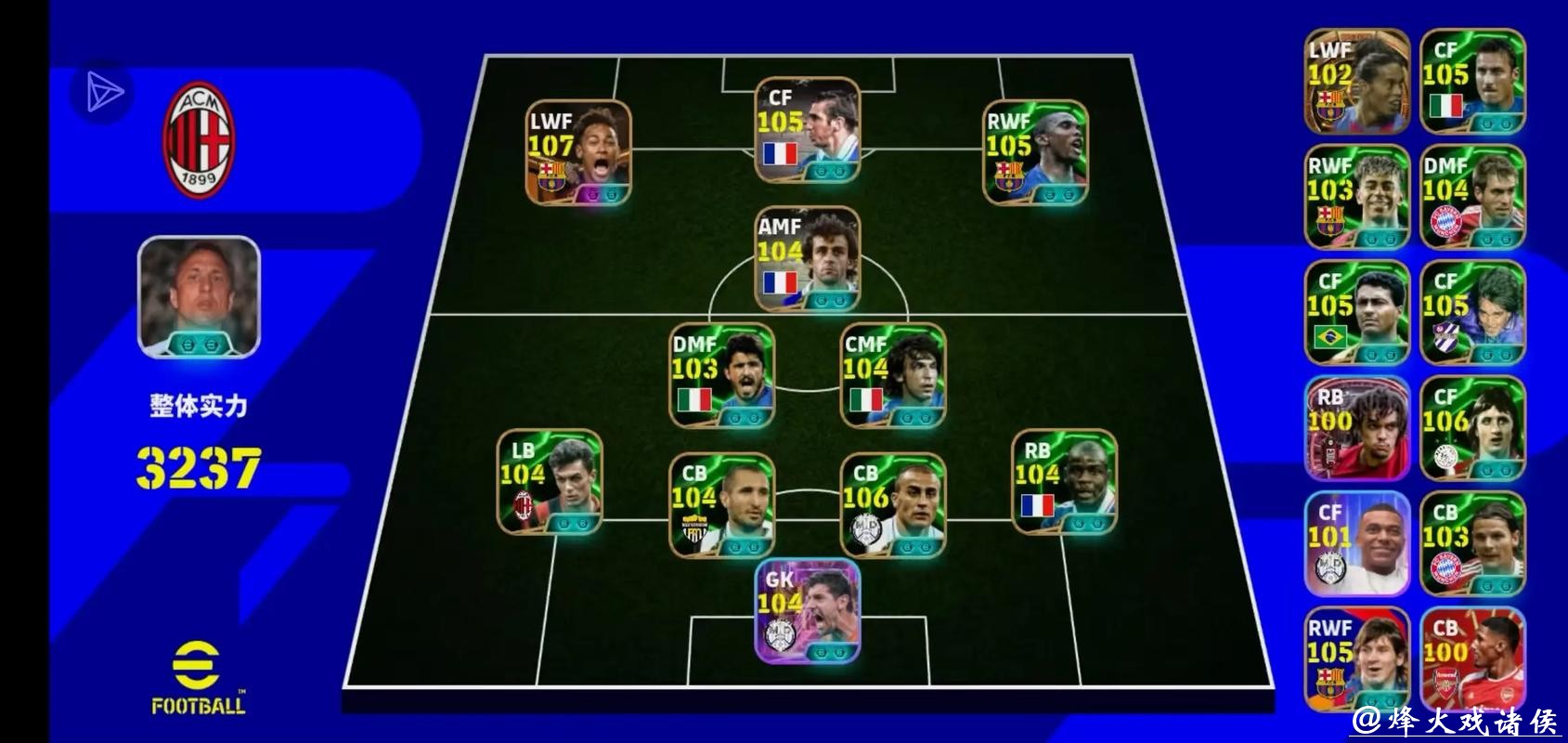The width and height of the screenshot is (1568, 743).
Task: Choose the substitute RWF 103 card
Action: [1356, 197]
